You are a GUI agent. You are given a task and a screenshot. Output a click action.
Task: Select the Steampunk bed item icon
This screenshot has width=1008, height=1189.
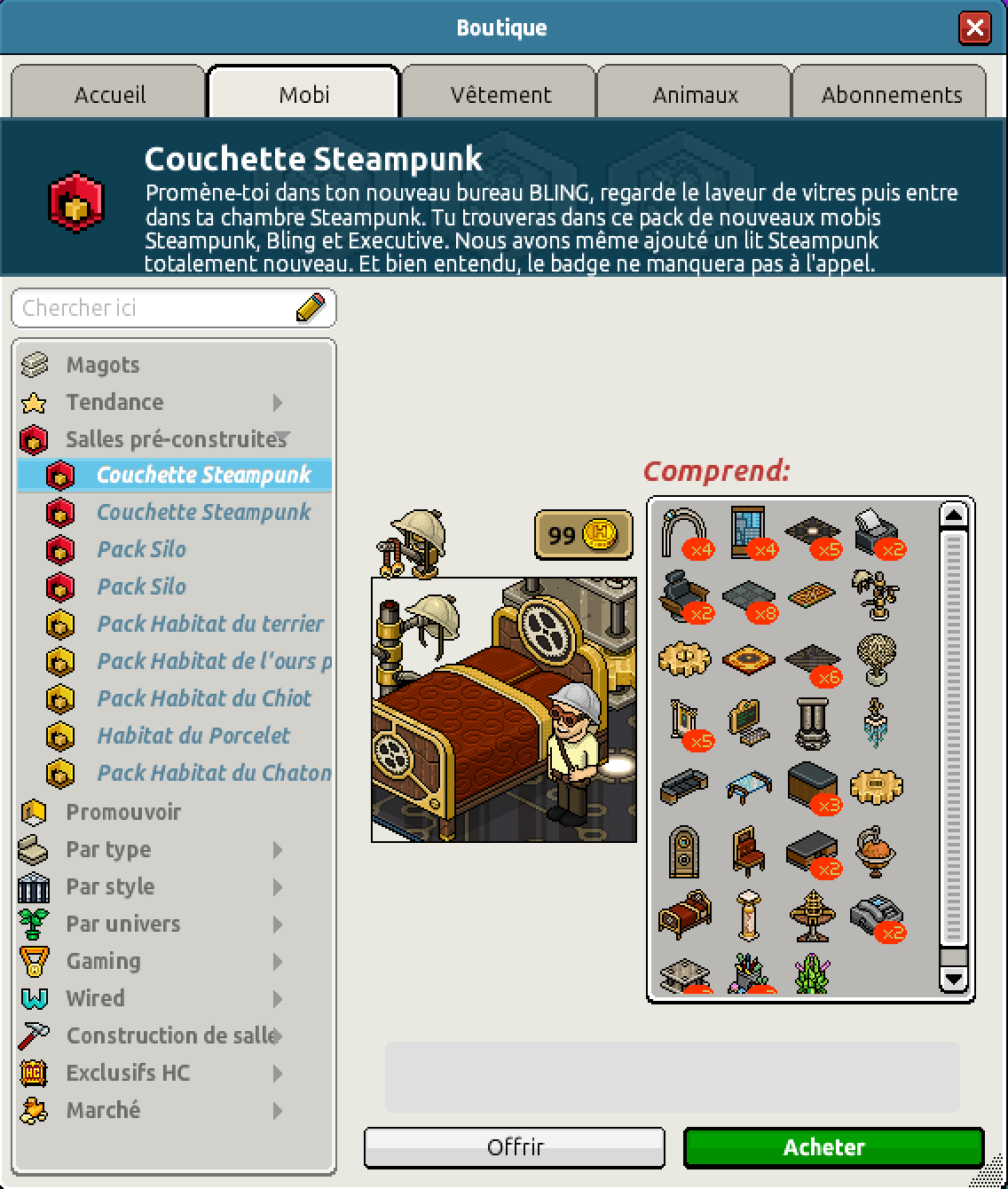(x=684, y=916)
